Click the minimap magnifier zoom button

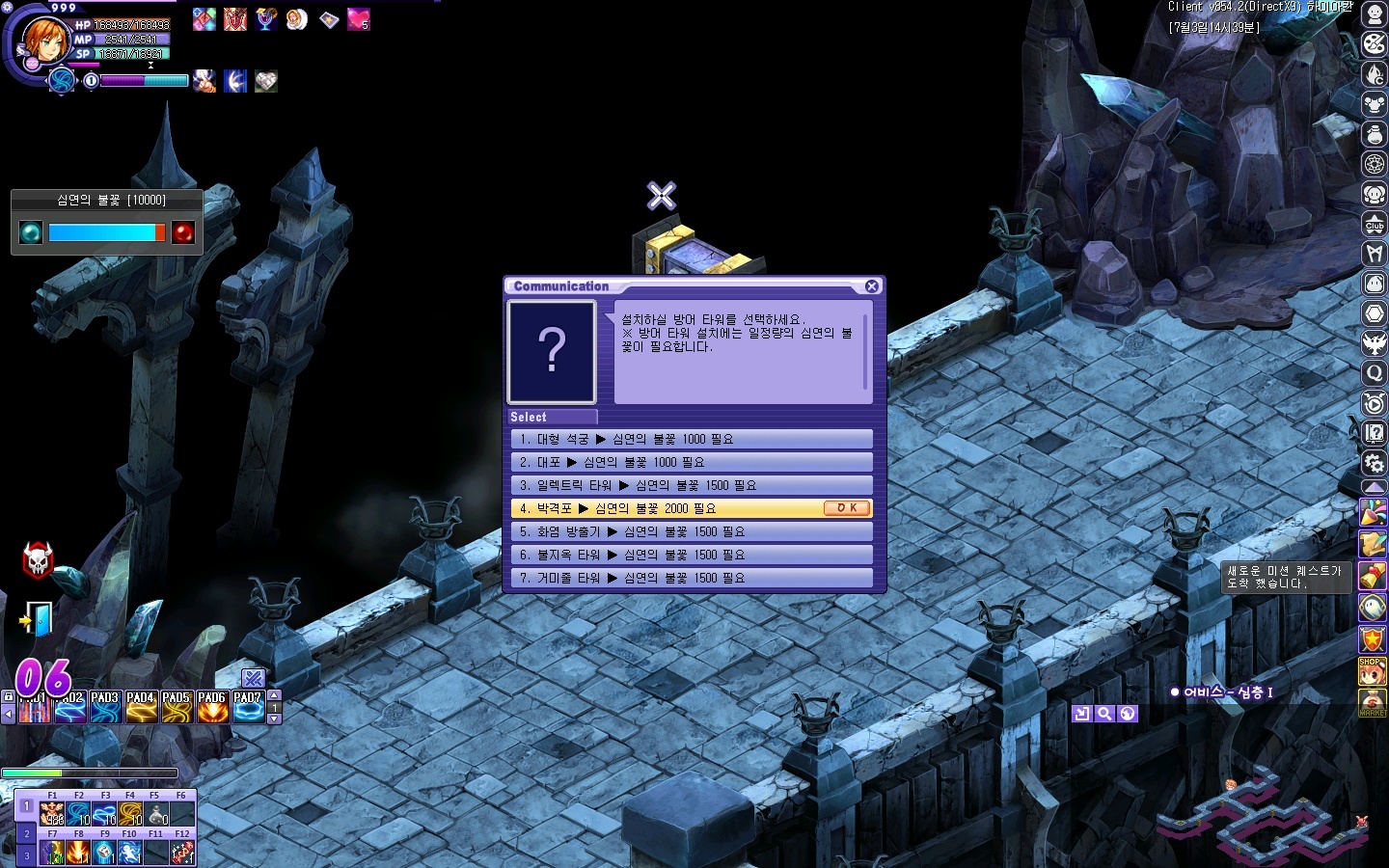(1104, 714)
